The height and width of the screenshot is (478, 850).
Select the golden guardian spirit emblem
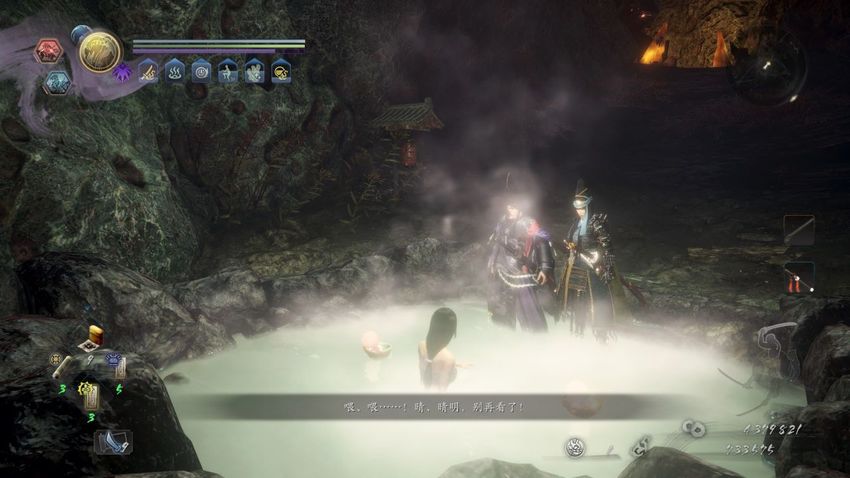(100, 52)
